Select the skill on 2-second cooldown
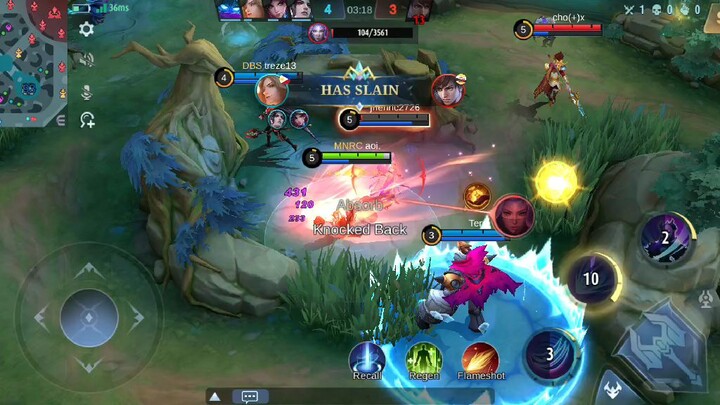720x405 pixels. pos(664,238)
